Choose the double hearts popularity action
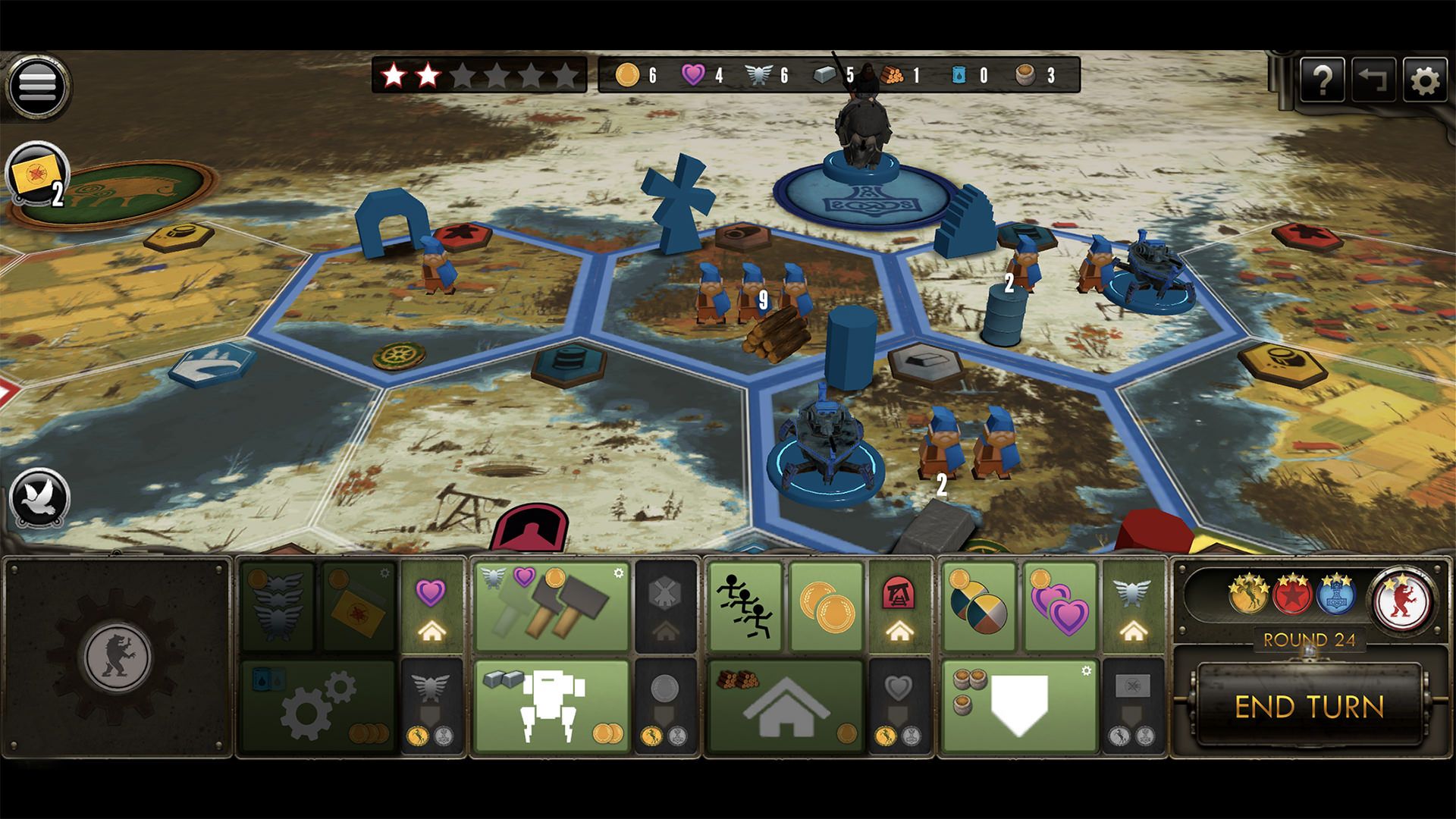 (x=1060, y=607)
